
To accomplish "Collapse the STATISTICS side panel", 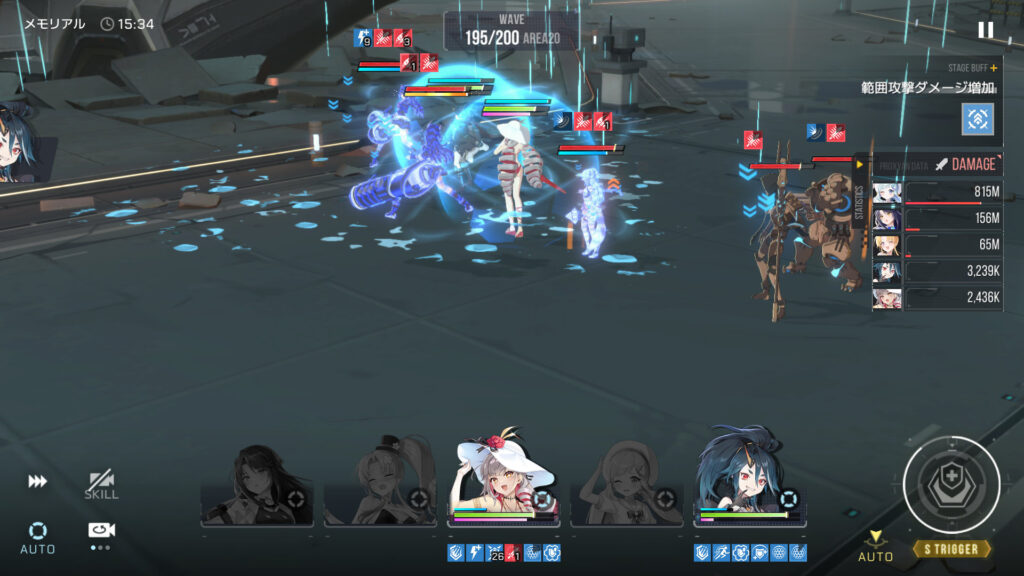I will (859, 165).
